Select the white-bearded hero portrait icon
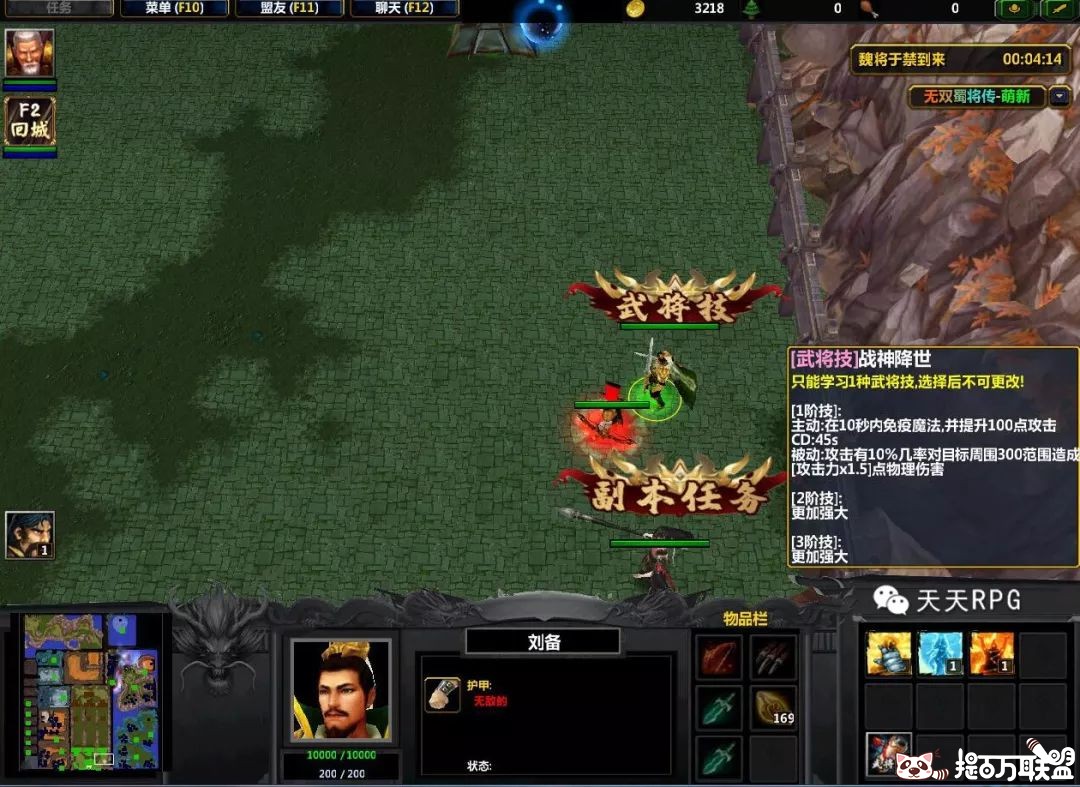The height and width of the screenshot is (787, 1080). (x=30, y=53)
